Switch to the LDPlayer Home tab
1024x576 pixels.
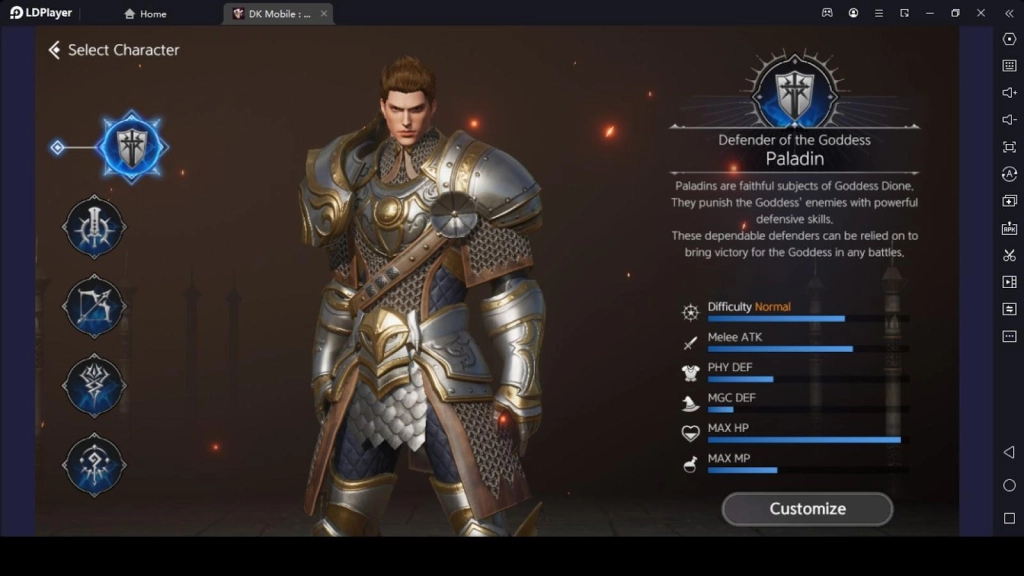(x=145, y=14)
